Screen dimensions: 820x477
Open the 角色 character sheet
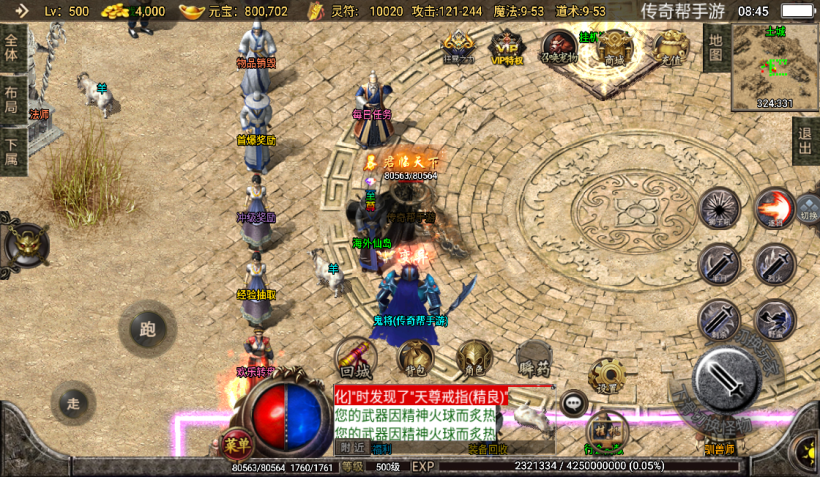point(473,357)
